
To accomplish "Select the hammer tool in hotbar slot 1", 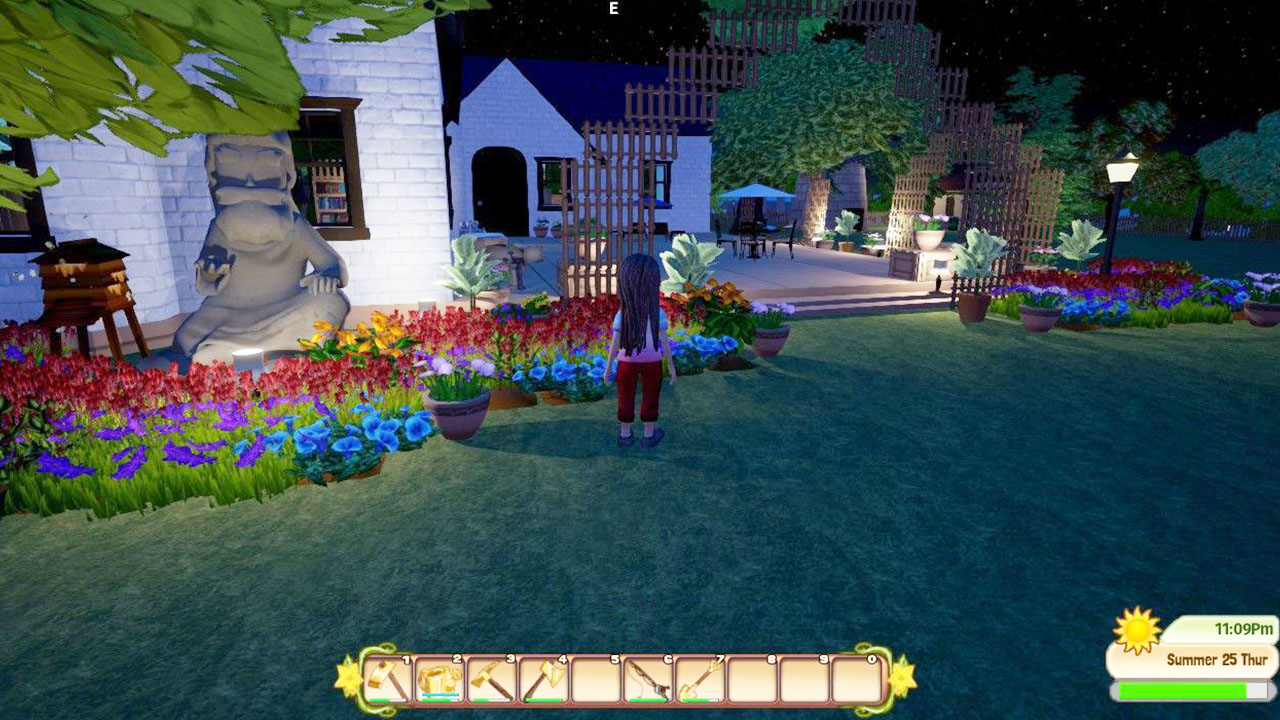I will point(388,680).
